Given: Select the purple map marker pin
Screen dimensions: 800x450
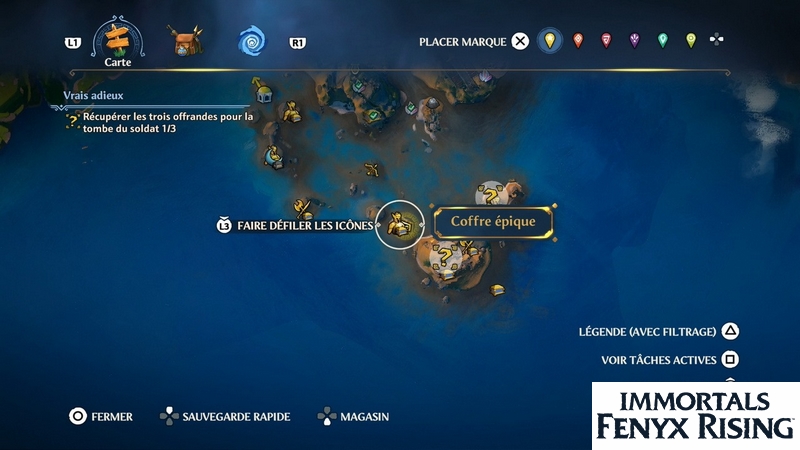Looking at the screenshot, I should 634,41.
